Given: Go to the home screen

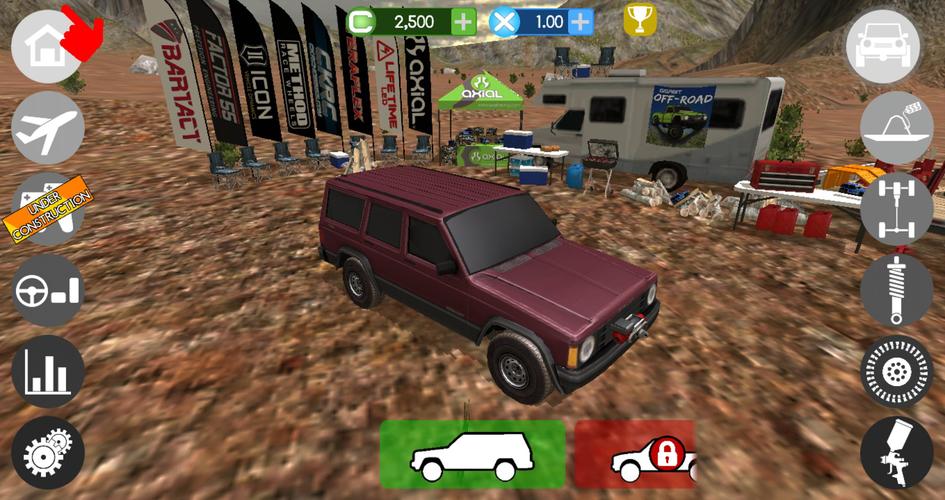Looking at the screenshot, I should [46, 46].
